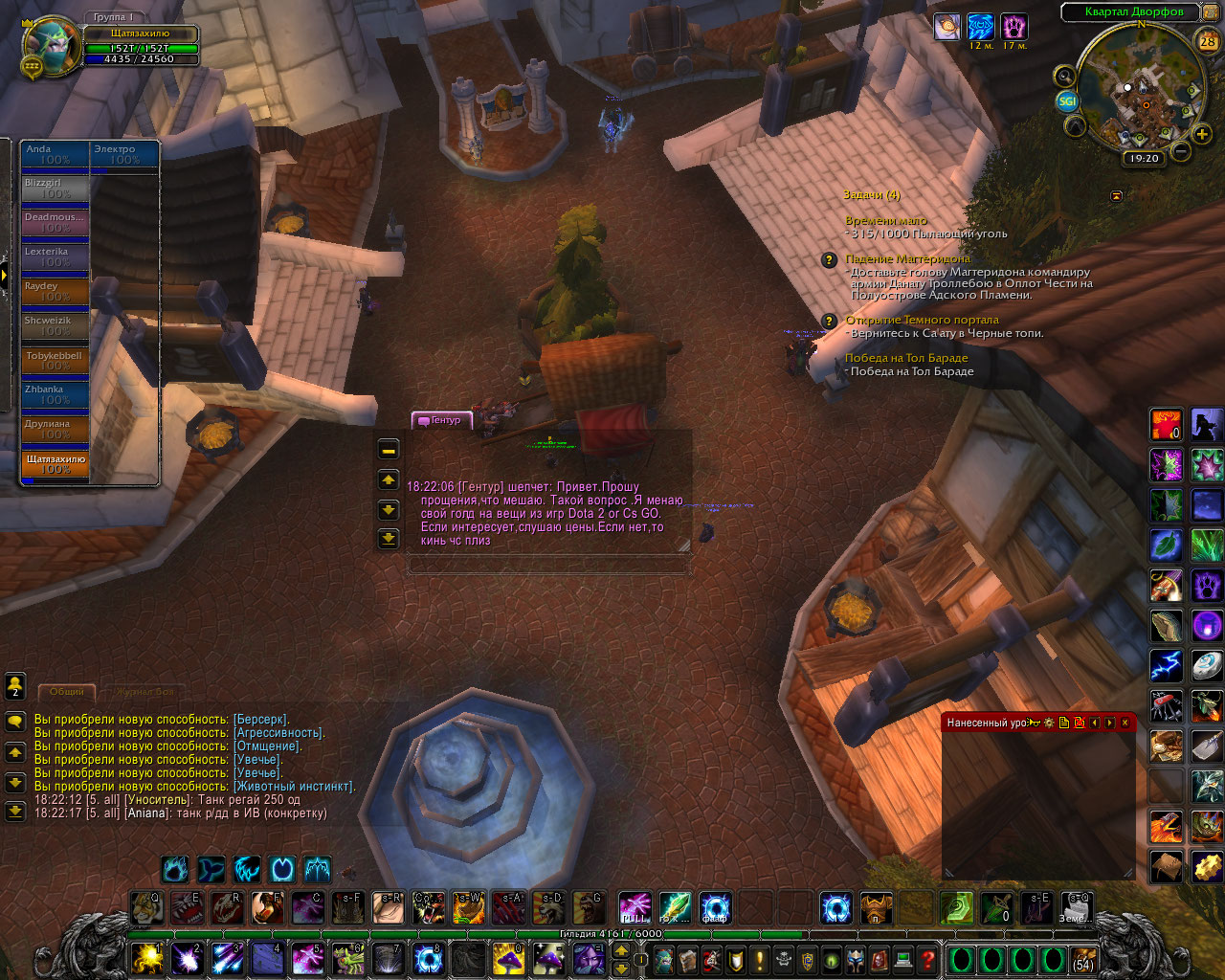Open damage meter settings gear icon
The height and width of the screenshot is (980, 1225).
[1049, 723]
